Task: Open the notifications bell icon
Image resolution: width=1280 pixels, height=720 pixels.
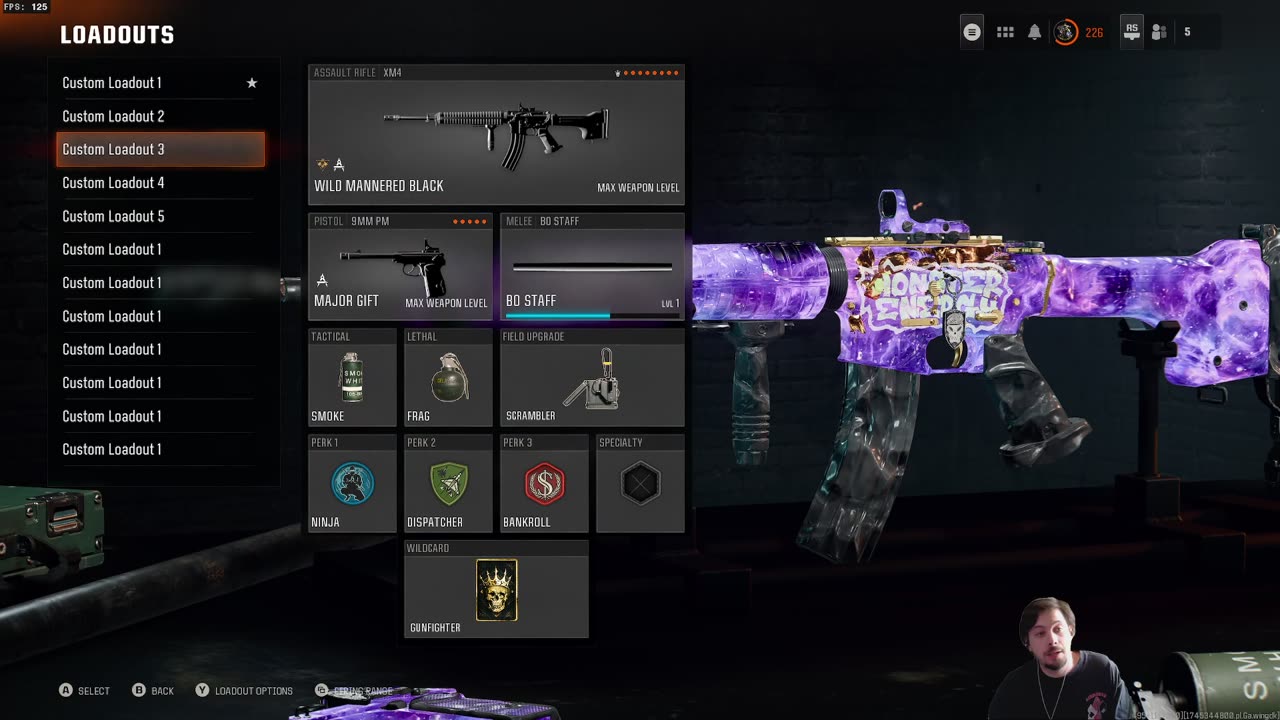Action: [1035, 32]
